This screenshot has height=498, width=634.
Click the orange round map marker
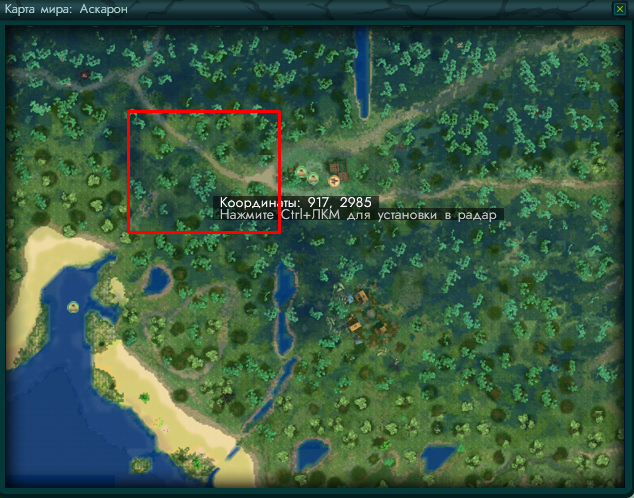pos(334,180)
